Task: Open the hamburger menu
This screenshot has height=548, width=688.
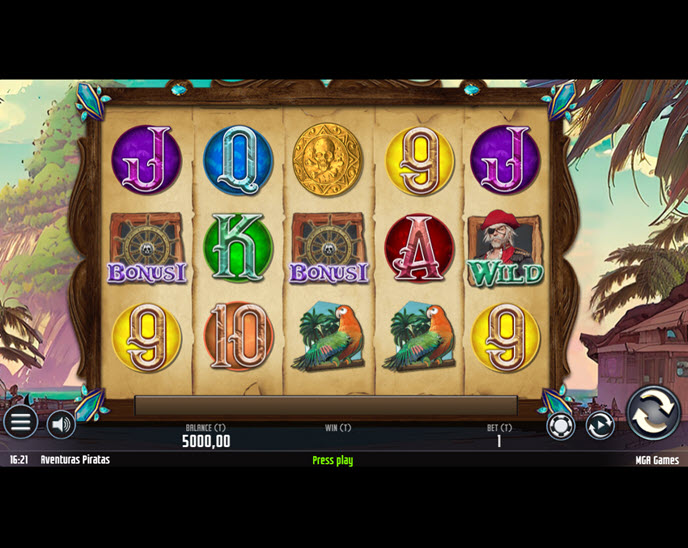Action: [x=20, y=423]
